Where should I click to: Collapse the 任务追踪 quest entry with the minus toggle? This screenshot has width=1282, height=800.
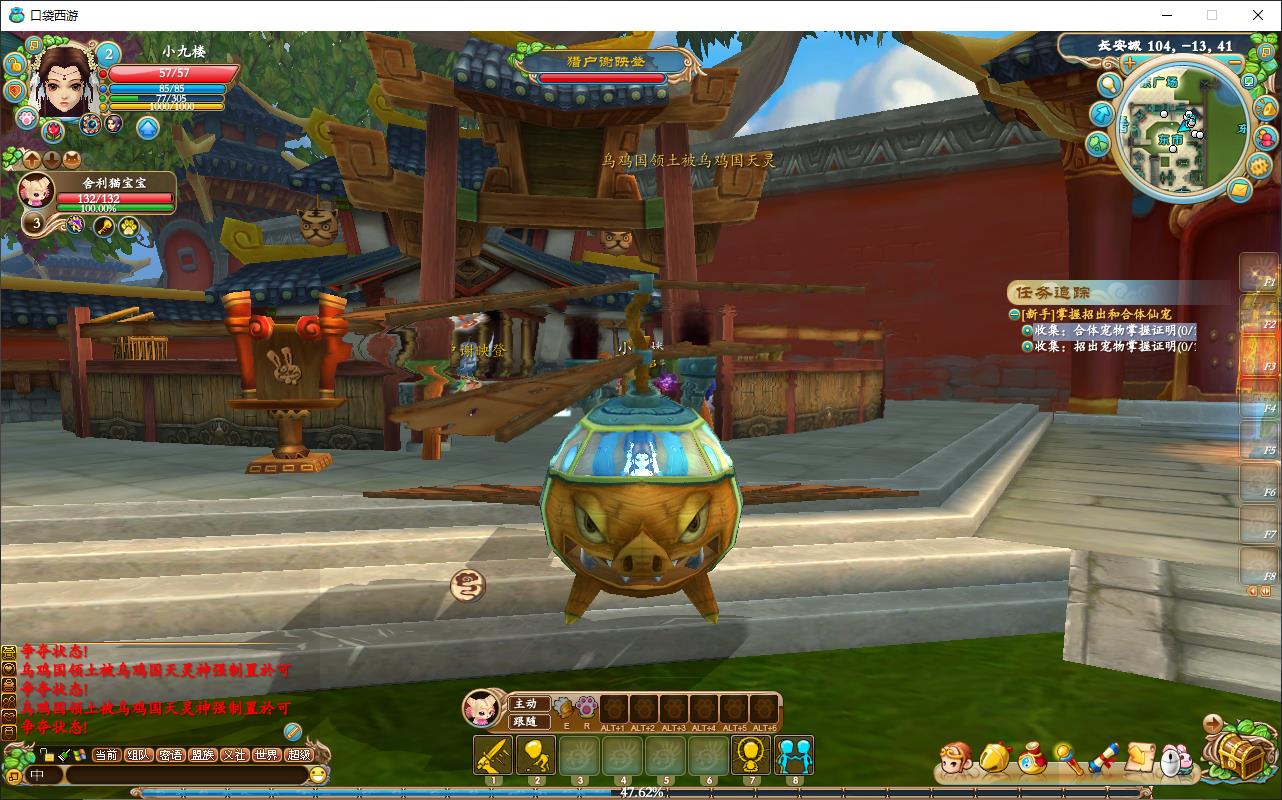click(x=1014, y=314)
